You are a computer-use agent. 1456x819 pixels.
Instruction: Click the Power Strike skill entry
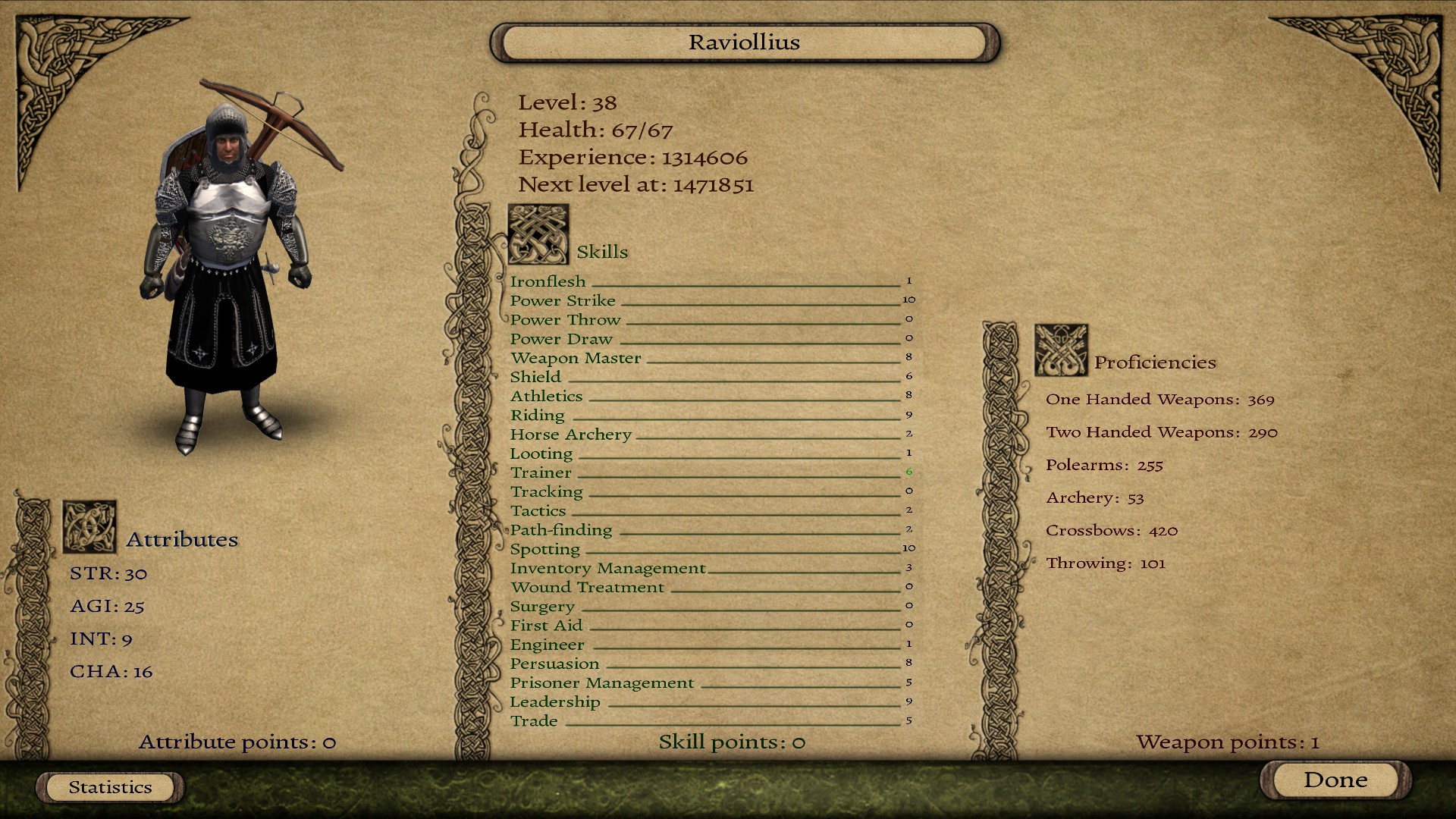tap(563, 300)
